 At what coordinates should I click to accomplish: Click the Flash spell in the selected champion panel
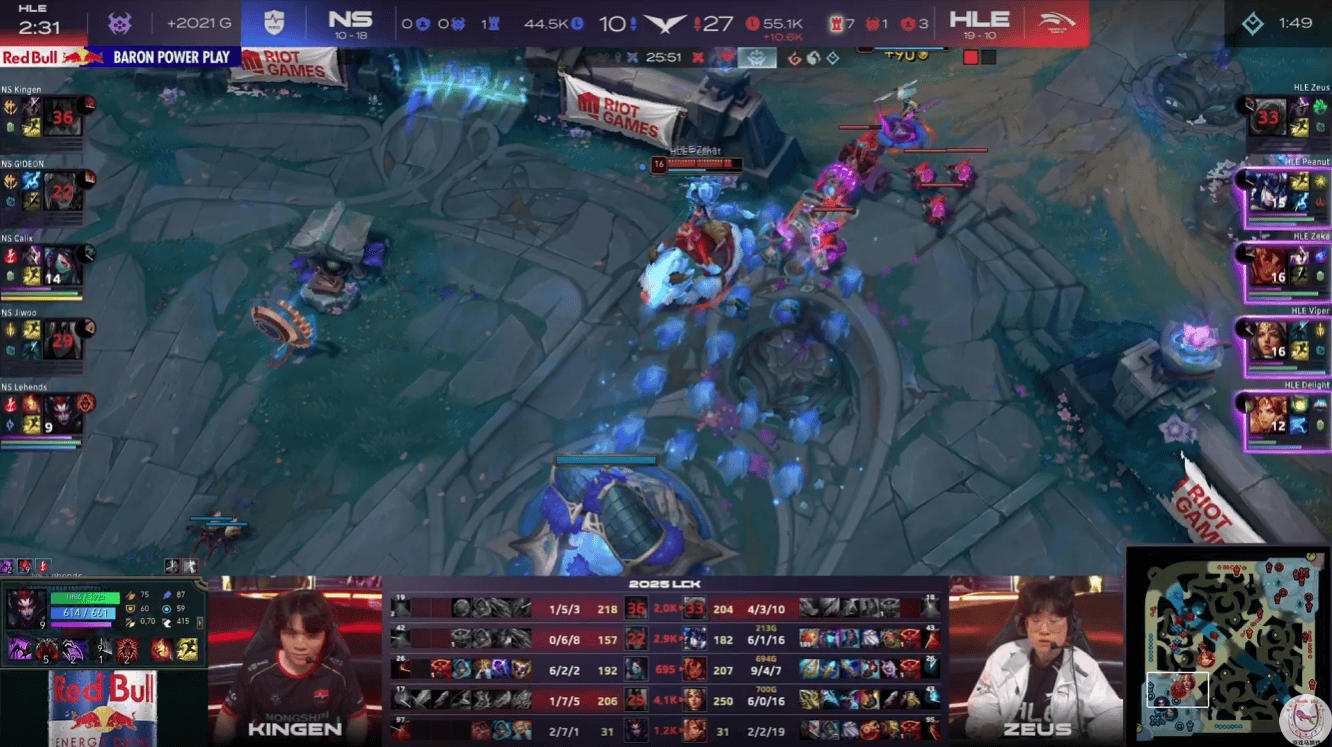click(x=186, y=651)
